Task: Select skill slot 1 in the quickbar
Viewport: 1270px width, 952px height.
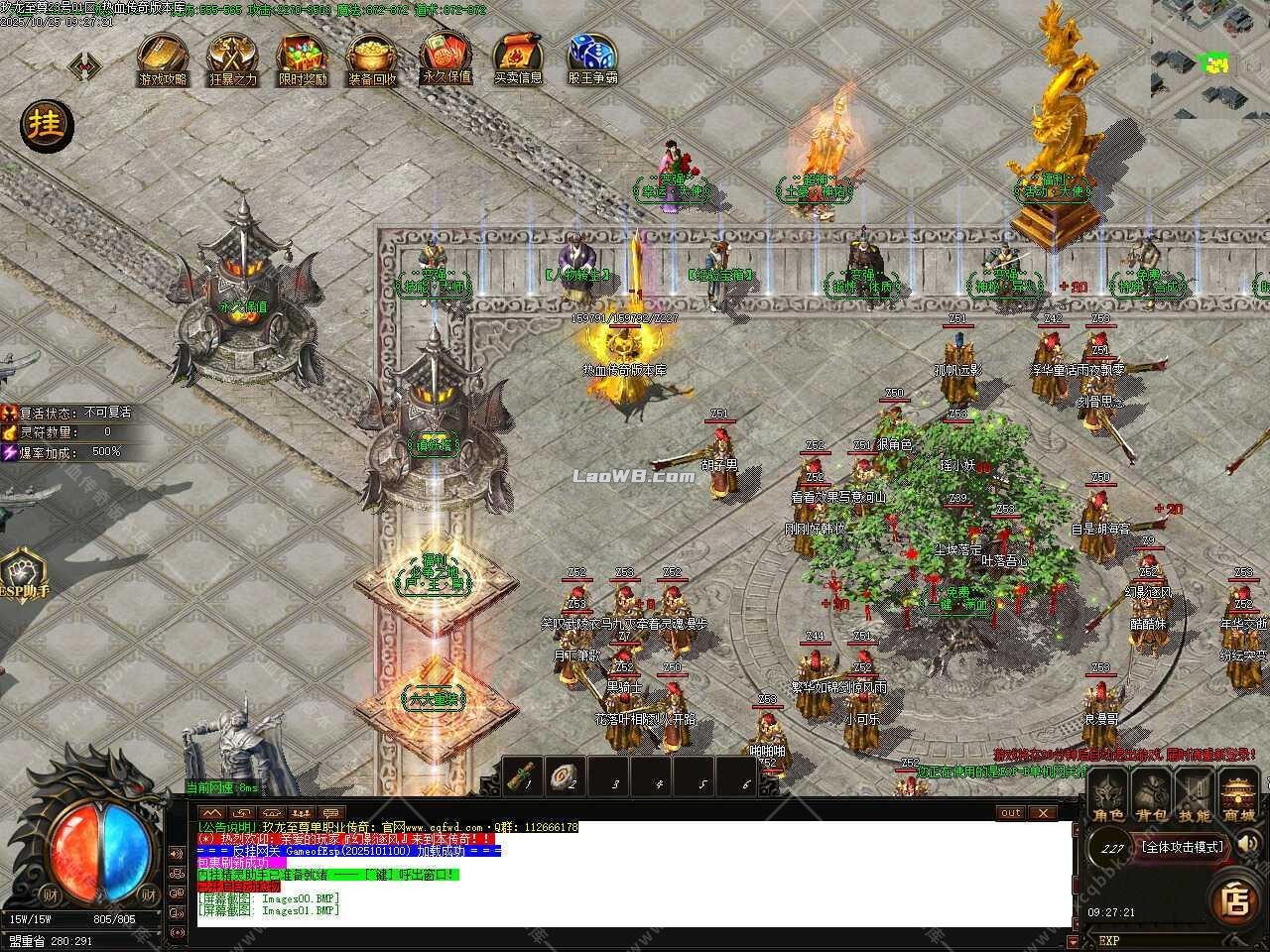Action: pos(524,777)
